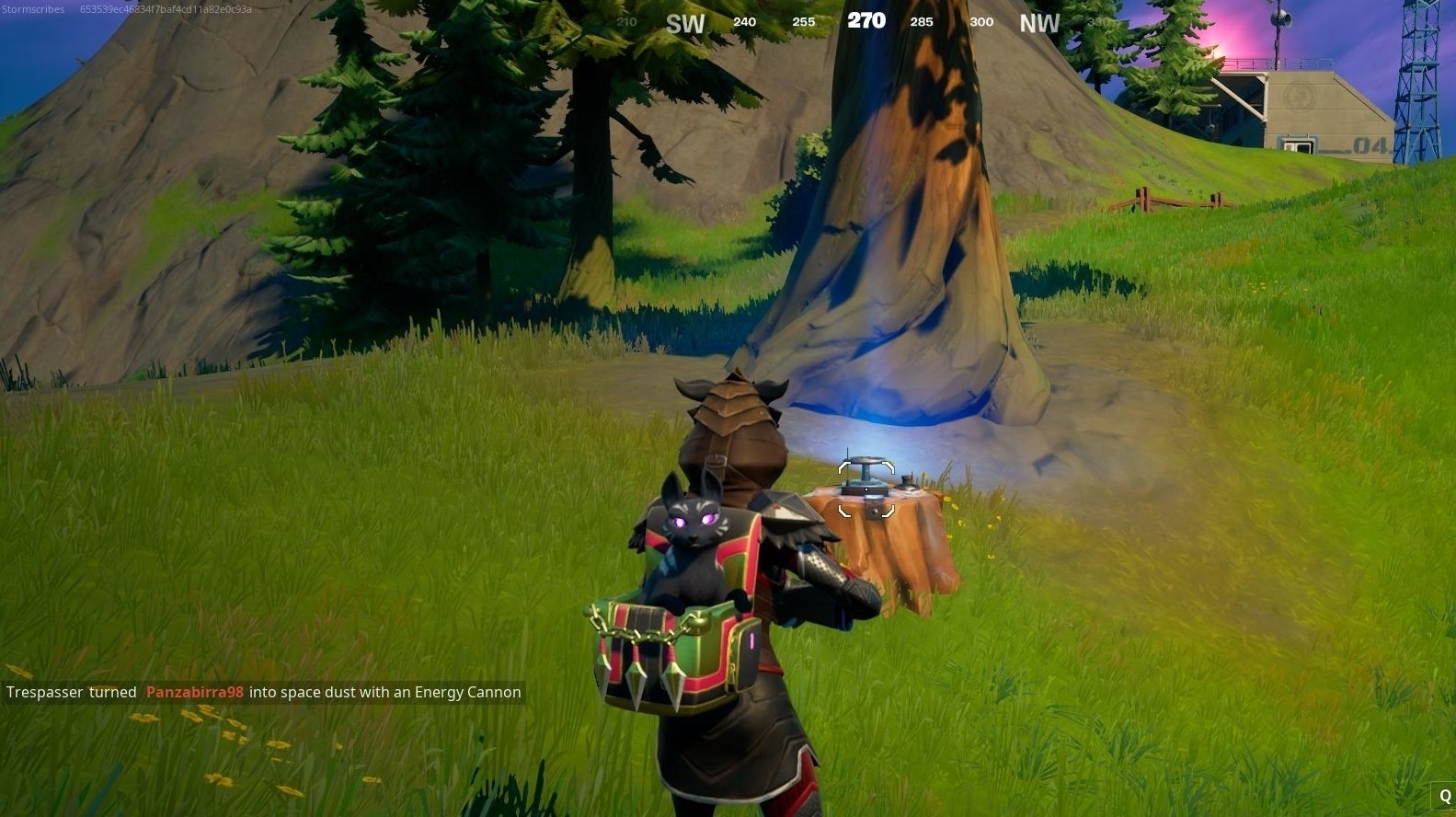Expand the 255 compass heading marker
1456x817 pixels.
(x=802, y=22)
